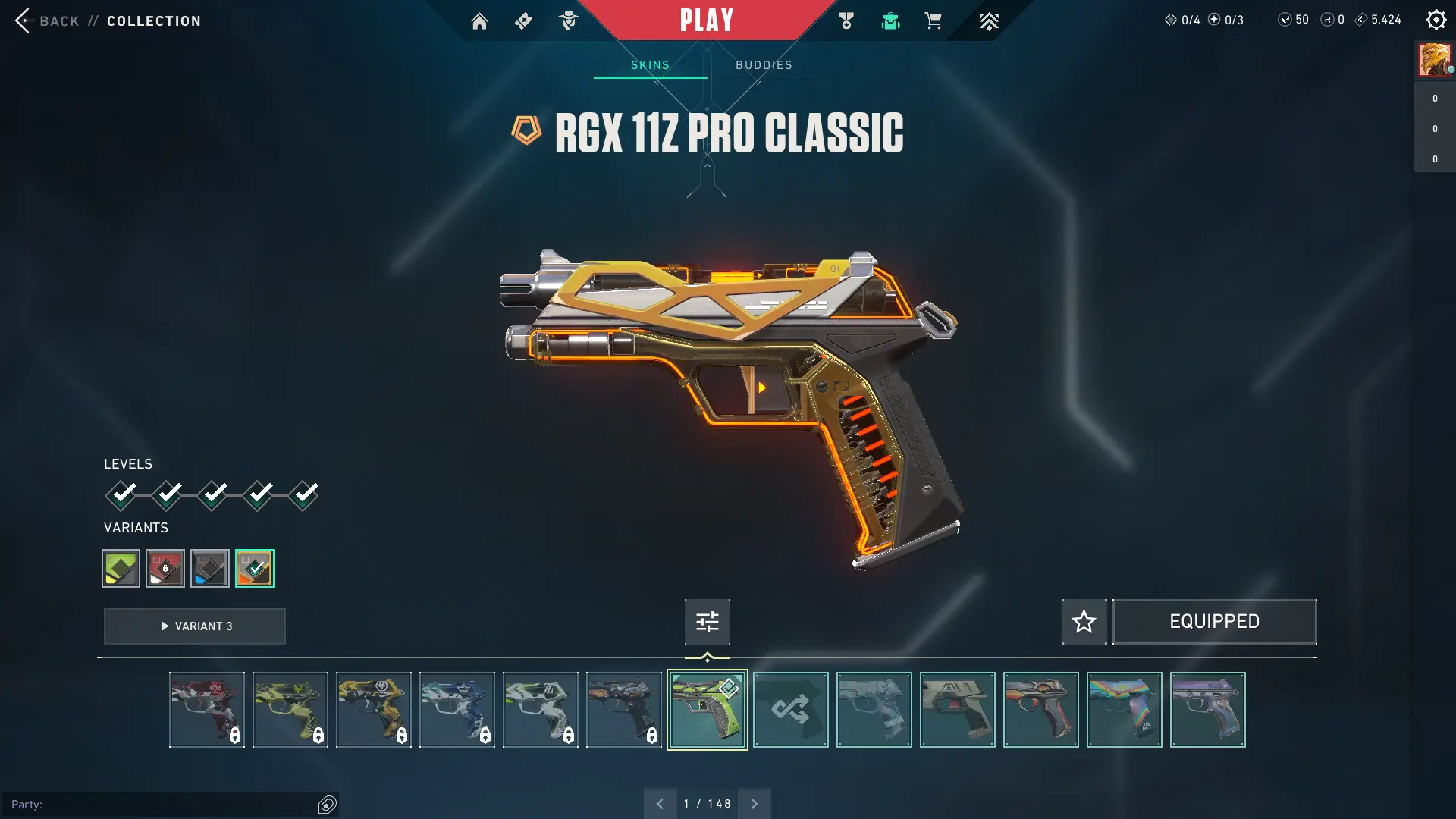This screenshot has width=1456, height=819.
Task: Click the red PLAY button
Action: click(706, 20)
